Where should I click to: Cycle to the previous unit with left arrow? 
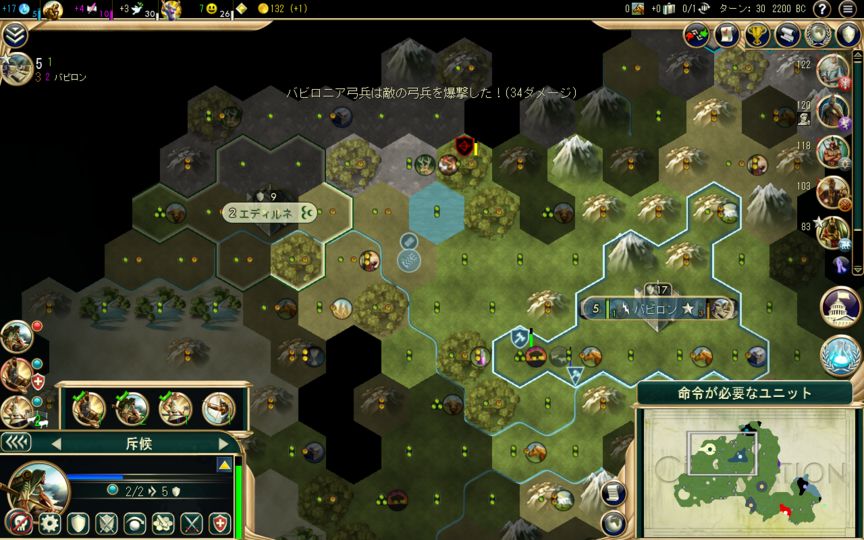(x=56, y=443)
